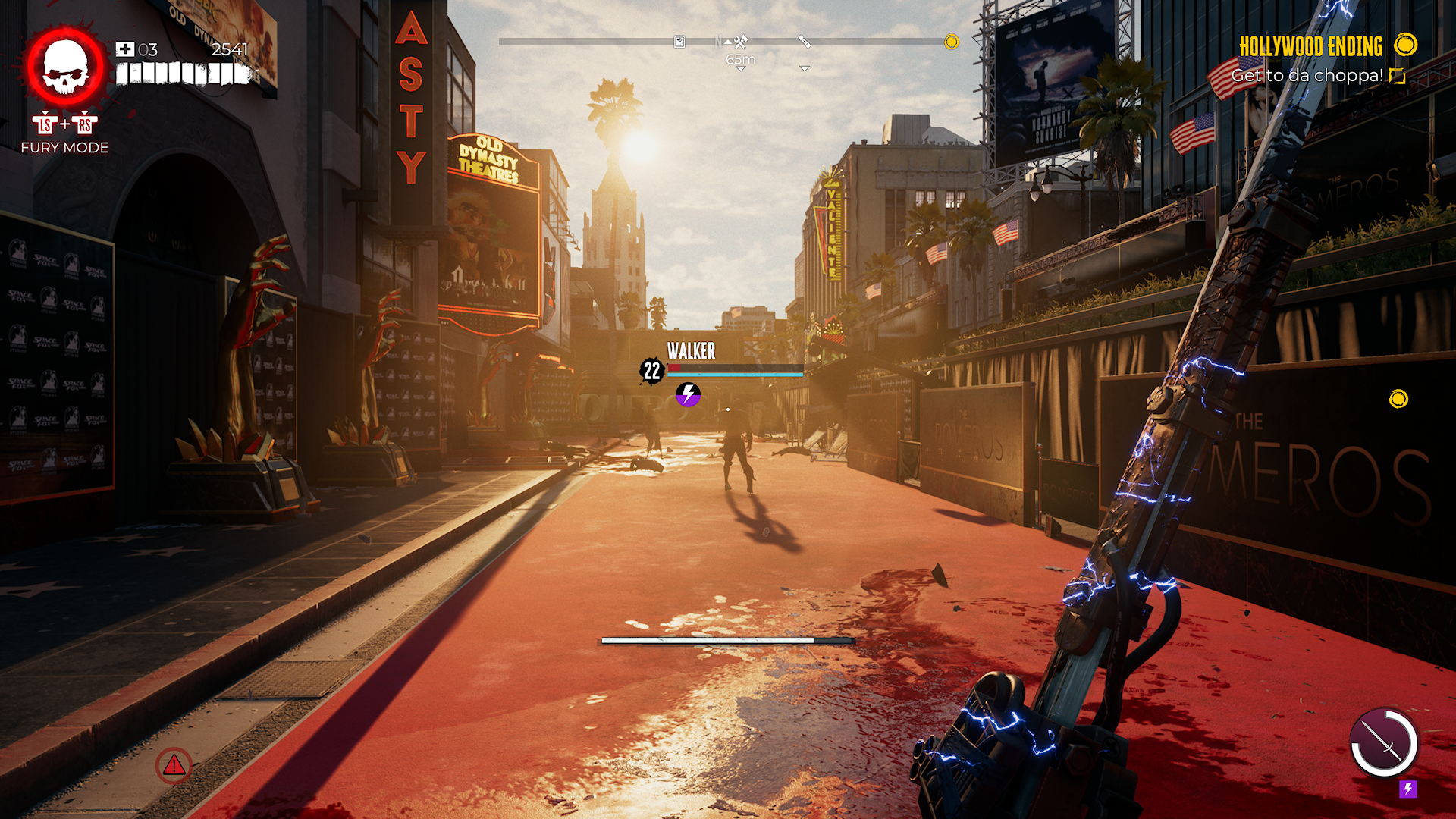Click the electrified status icon under Walker

tap(688, 394)
